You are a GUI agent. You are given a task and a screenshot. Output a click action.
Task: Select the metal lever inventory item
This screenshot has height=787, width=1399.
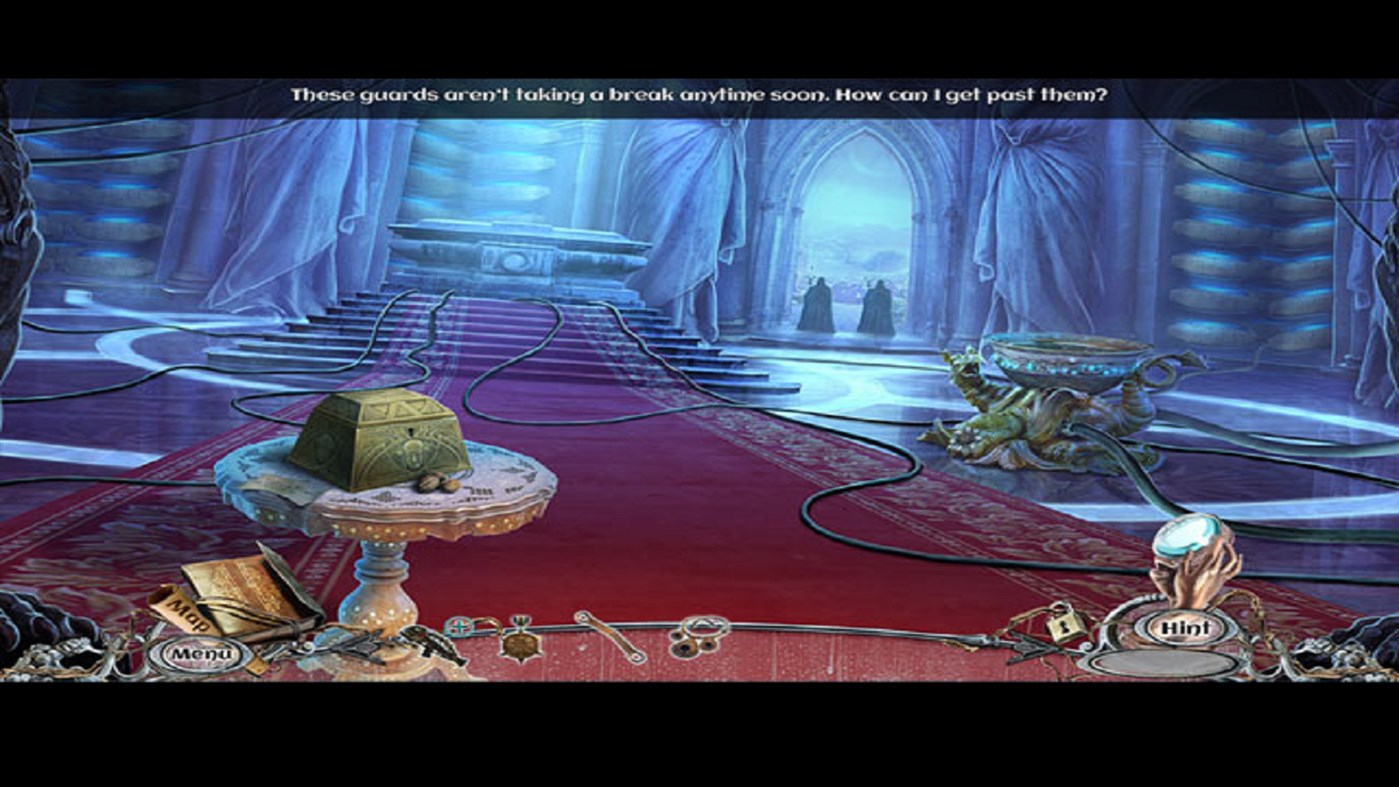[x=610, y=635]
